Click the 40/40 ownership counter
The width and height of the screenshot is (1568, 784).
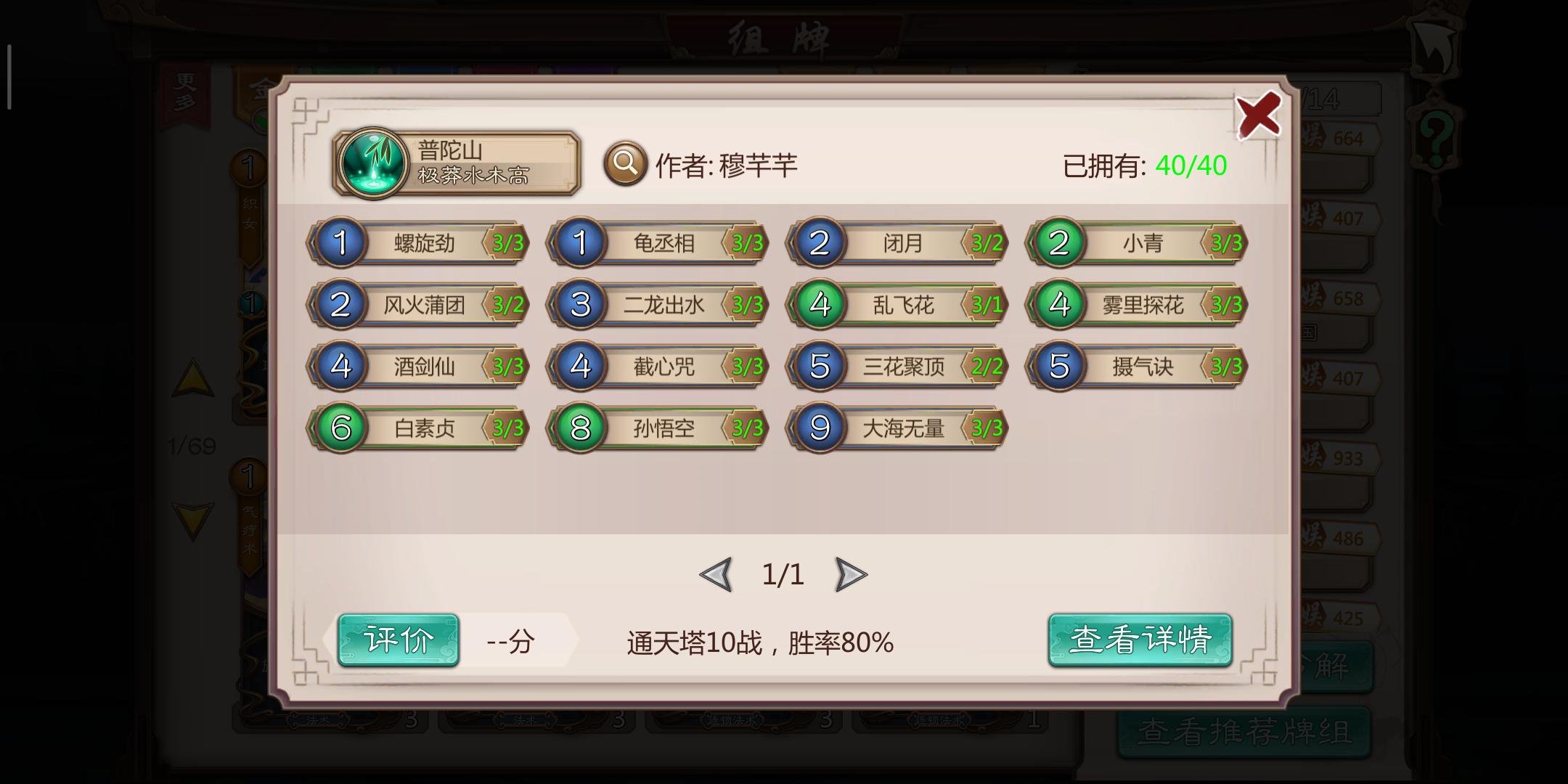1191,166
